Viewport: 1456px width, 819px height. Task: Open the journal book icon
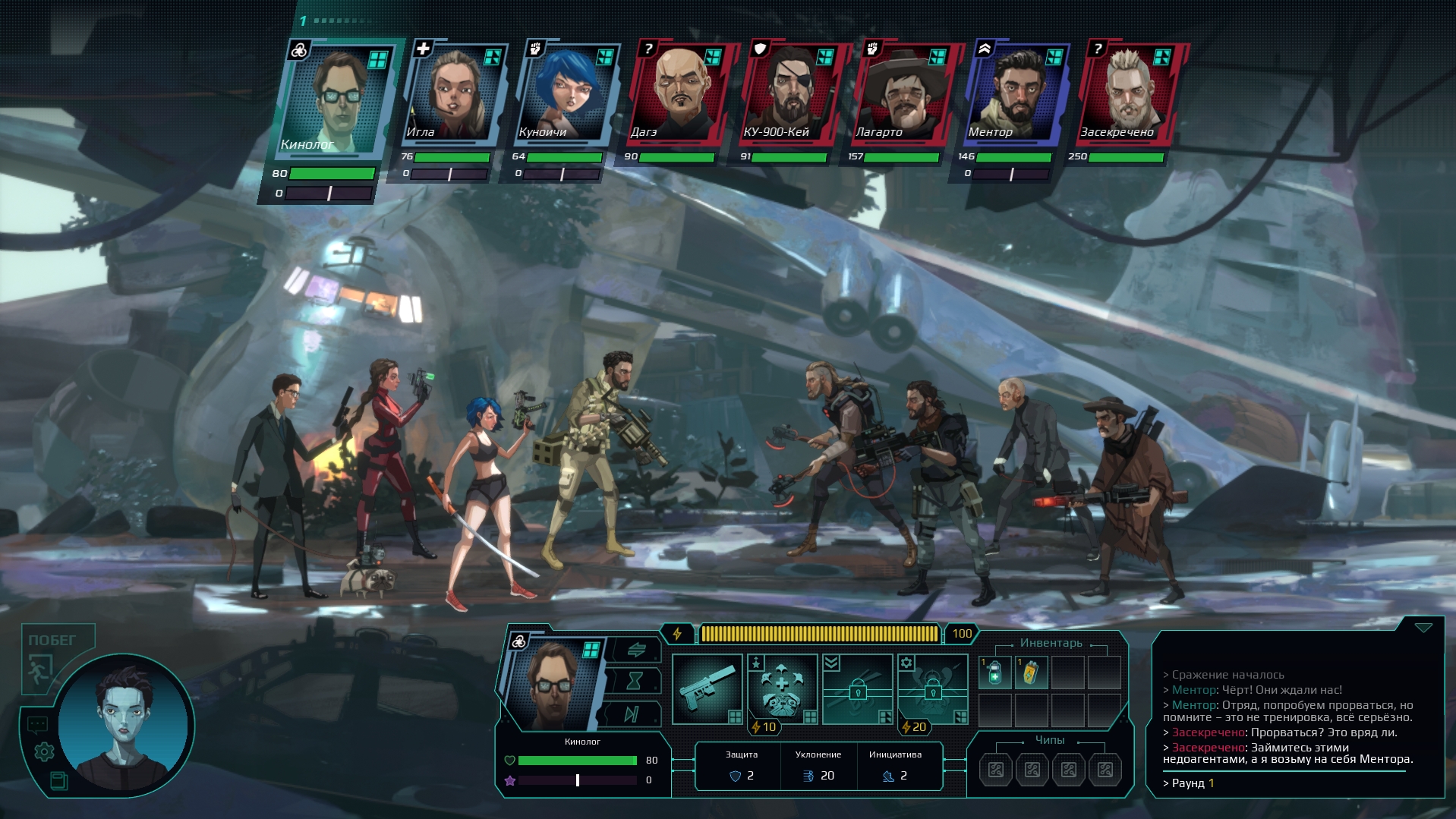click(58, 780)
